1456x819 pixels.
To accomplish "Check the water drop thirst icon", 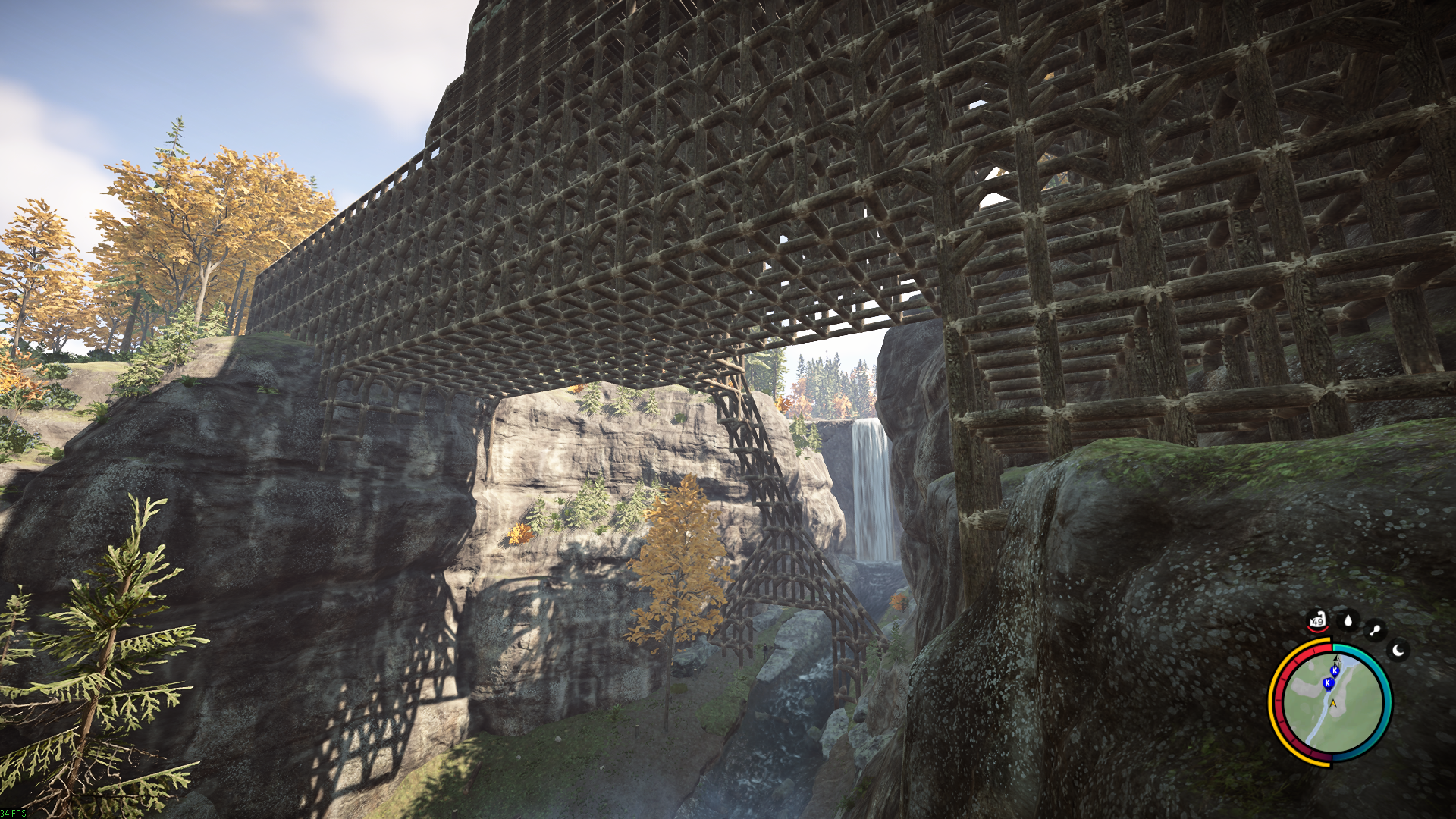I will pos(1348,621).
